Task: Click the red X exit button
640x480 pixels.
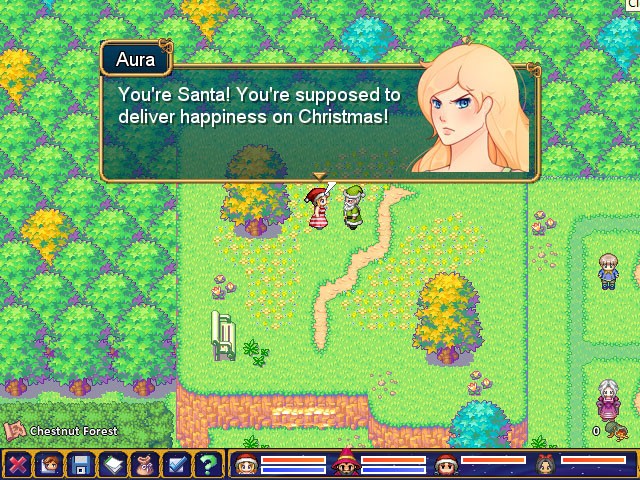Action: coord(18,464)
